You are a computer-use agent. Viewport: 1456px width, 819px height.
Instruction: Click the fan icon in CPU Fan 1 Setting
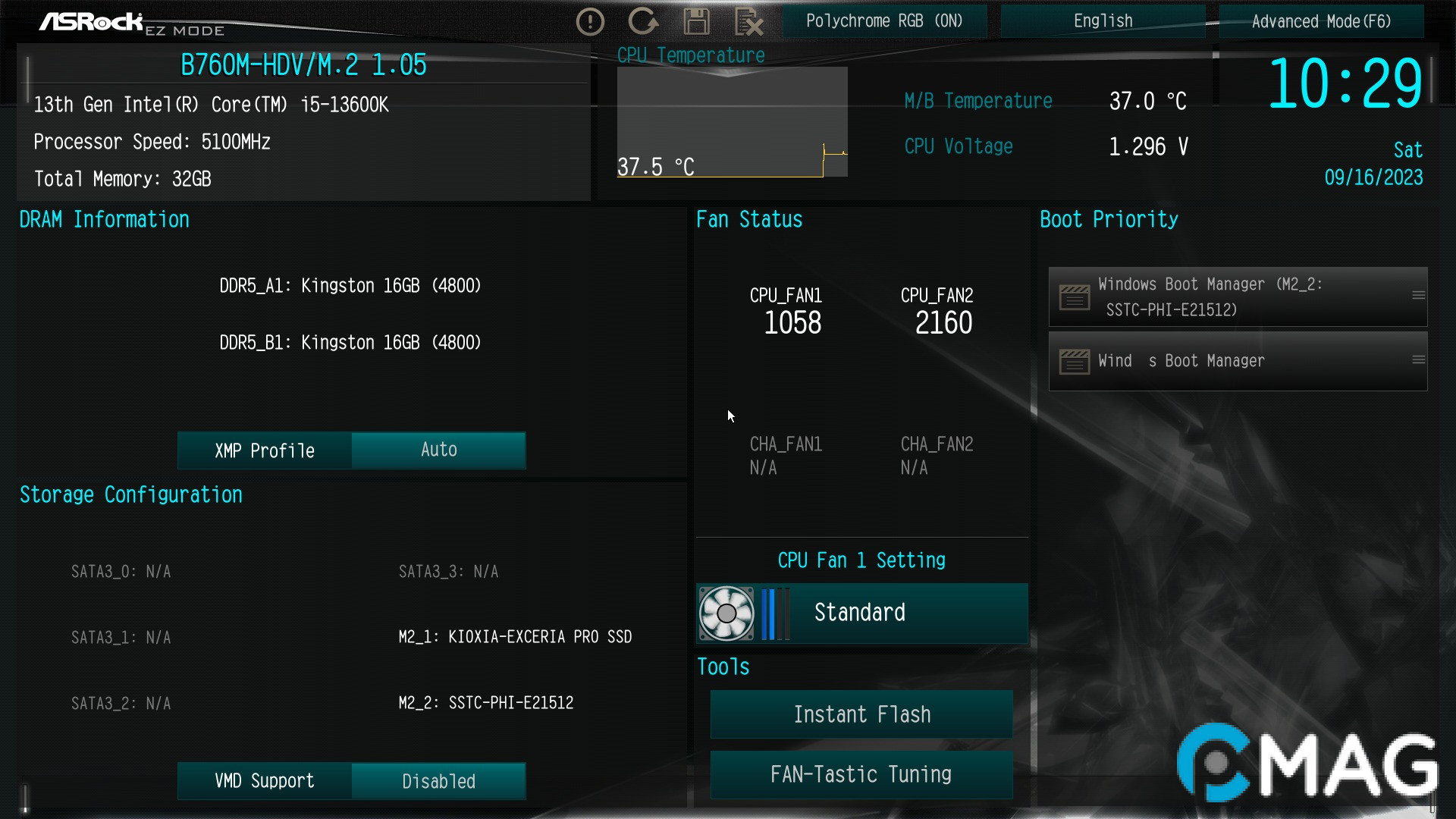[x=727, y=613]
